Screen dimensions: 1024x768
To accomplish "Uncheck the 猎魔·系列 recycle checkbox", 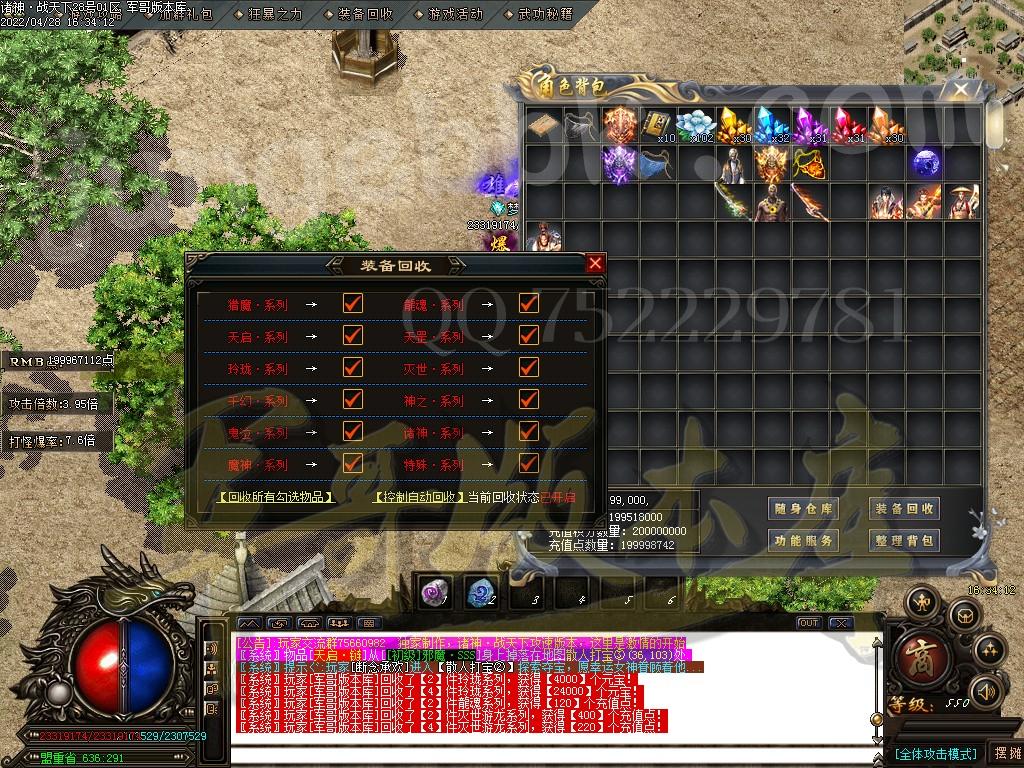I will point(352,304).
